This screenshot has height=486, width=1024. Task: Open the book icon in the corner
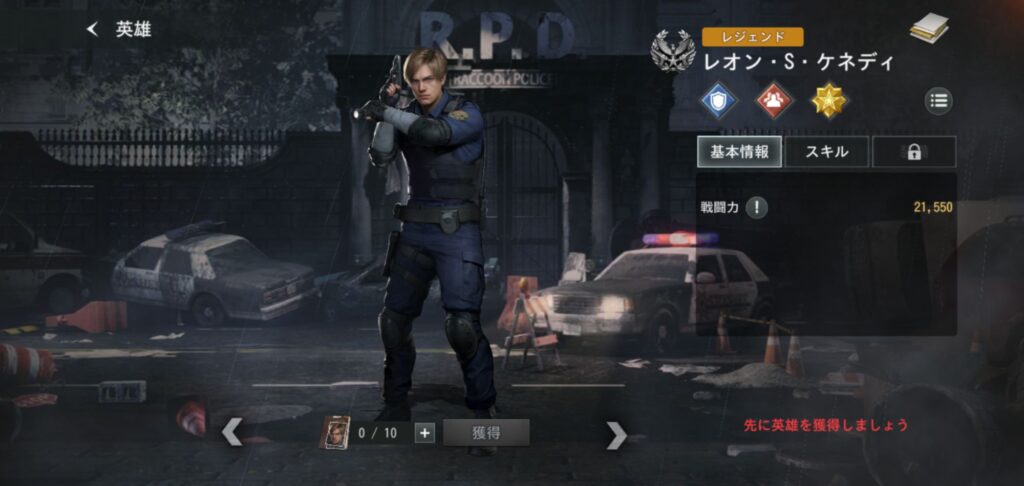click(929, 30)
